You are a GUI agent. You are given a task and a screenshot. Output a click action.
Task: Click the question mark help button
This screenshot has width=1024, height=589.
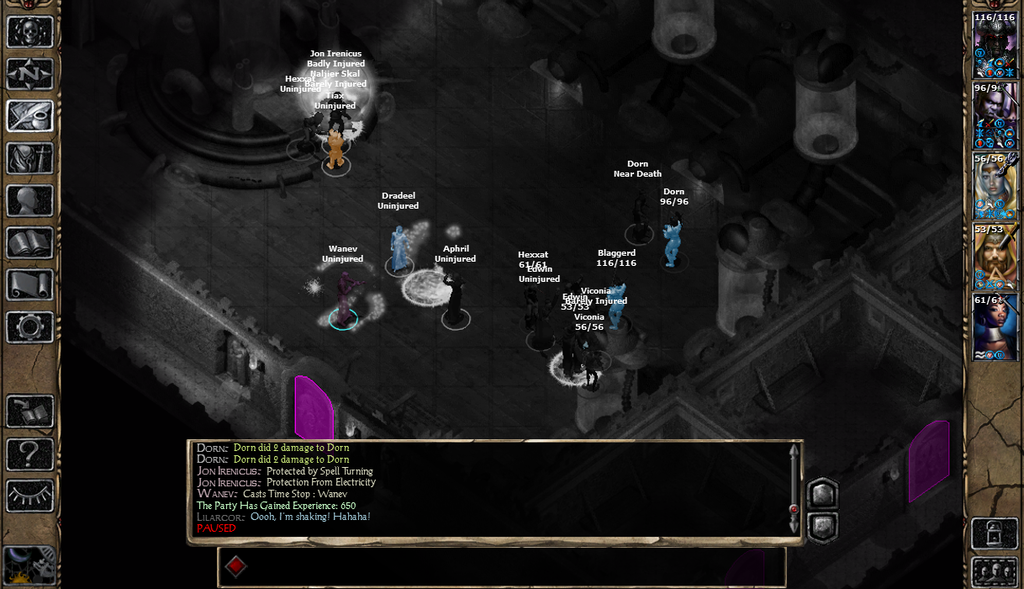coord(30,454)
